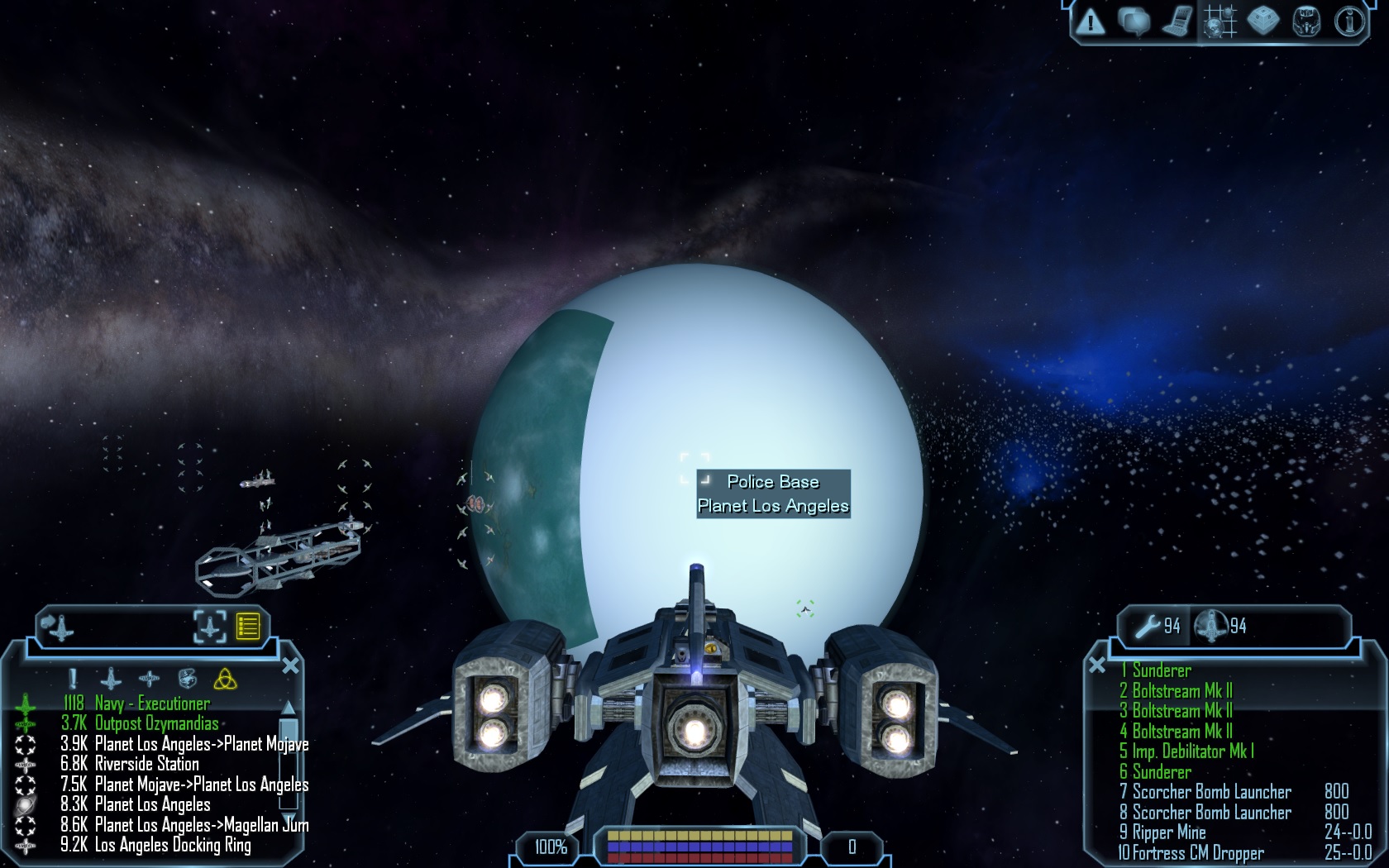Open the chat speech bubbles
Screen dimensions: 1389x868
(1134, 21)
